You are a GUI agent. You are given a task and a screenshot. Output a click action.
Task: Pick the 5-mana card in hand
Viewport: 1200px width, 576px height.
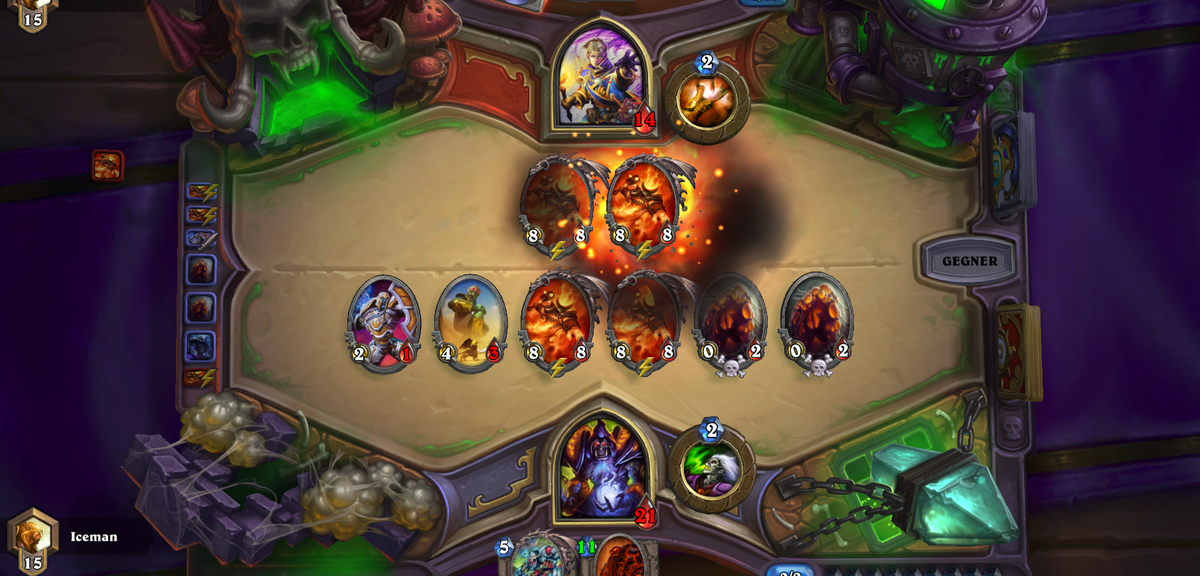[539, 559]
